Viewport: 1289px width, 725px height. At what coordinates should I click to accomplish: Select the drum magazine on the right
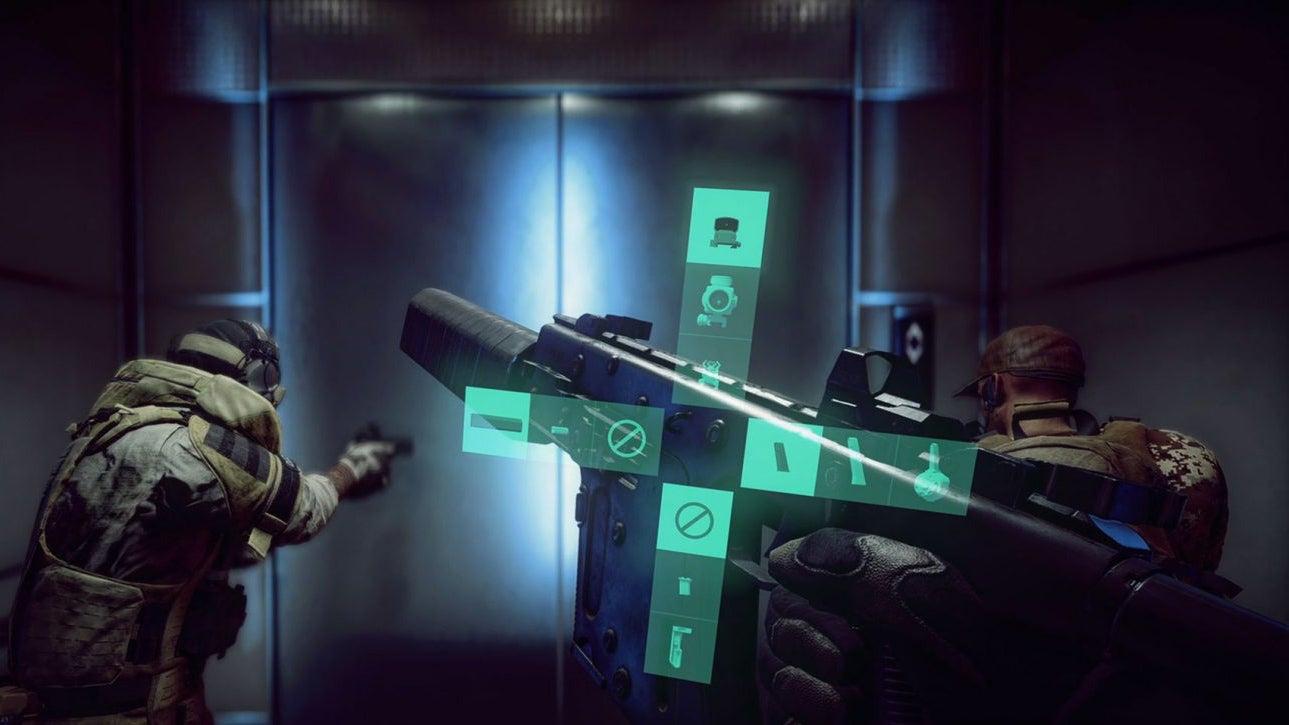pos(932,480)
